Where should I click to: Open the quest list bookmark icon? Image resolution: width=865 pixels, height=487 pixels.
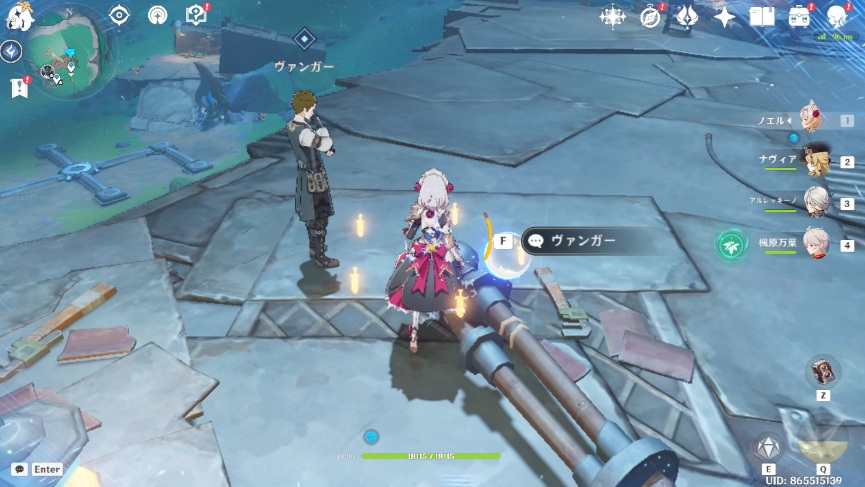tap(19, 87)
